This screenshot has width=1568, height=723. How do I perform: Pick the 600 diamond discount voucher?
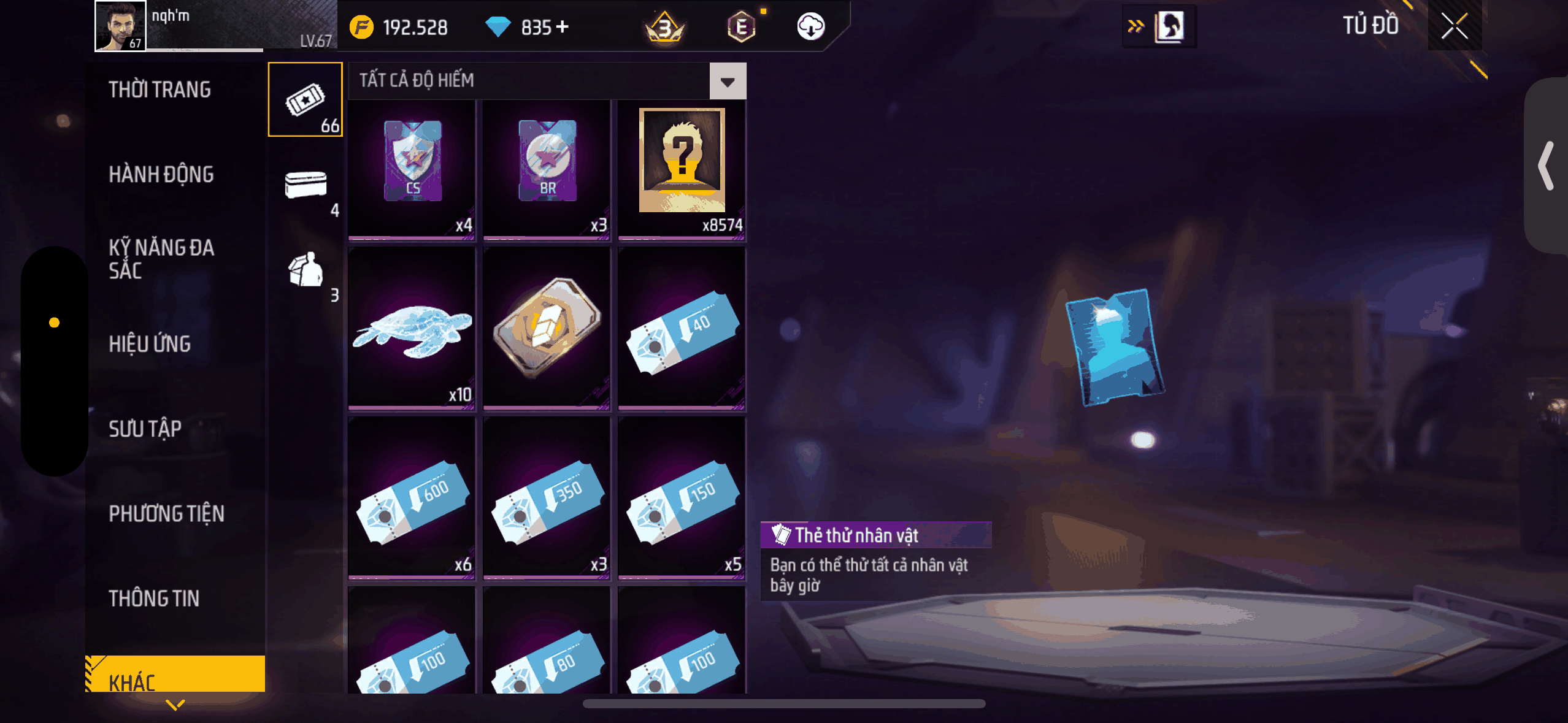pos(412,497)
